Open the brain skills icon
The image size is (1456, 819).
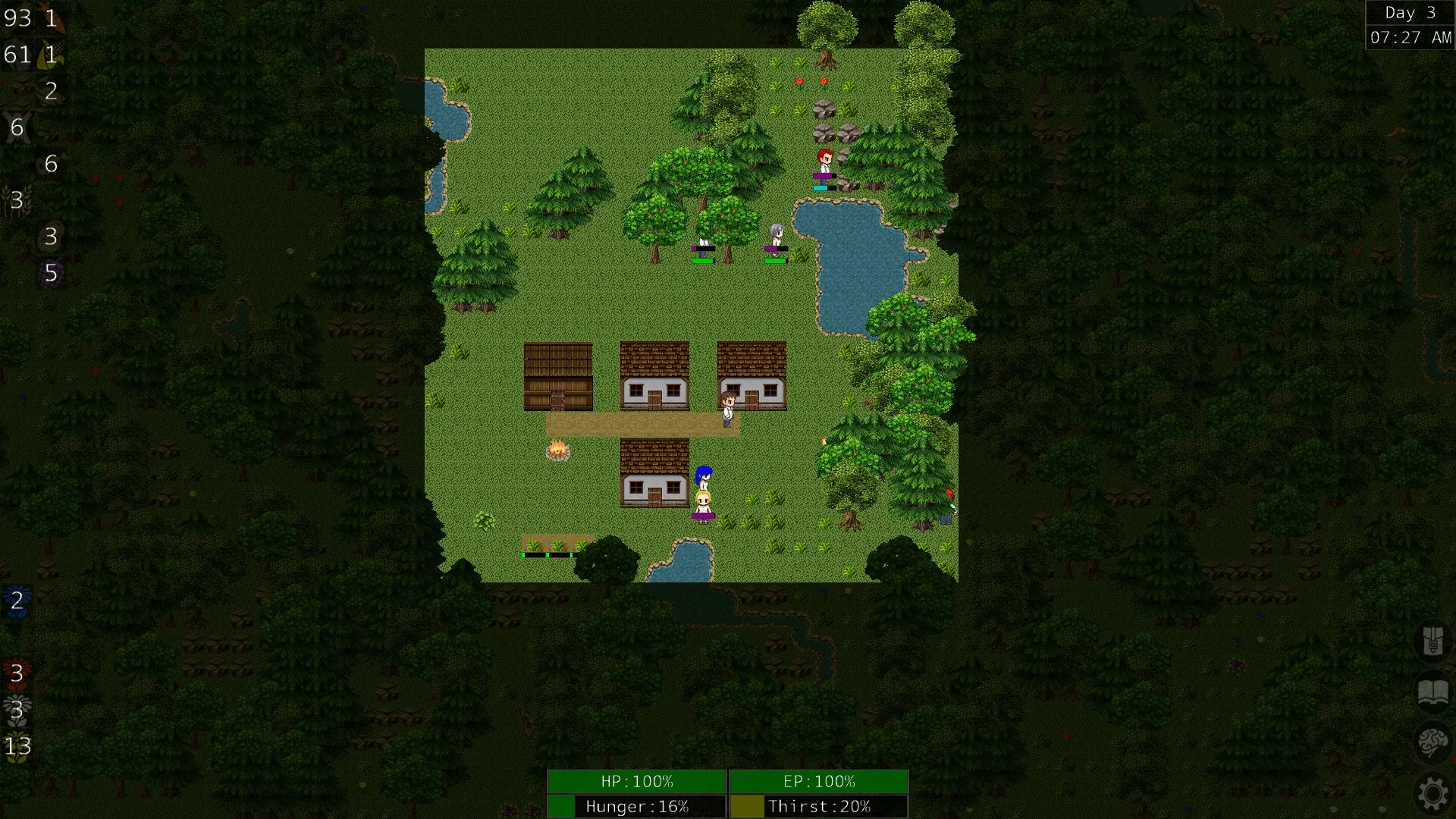pyautogui.click(x=1432, y=739)
